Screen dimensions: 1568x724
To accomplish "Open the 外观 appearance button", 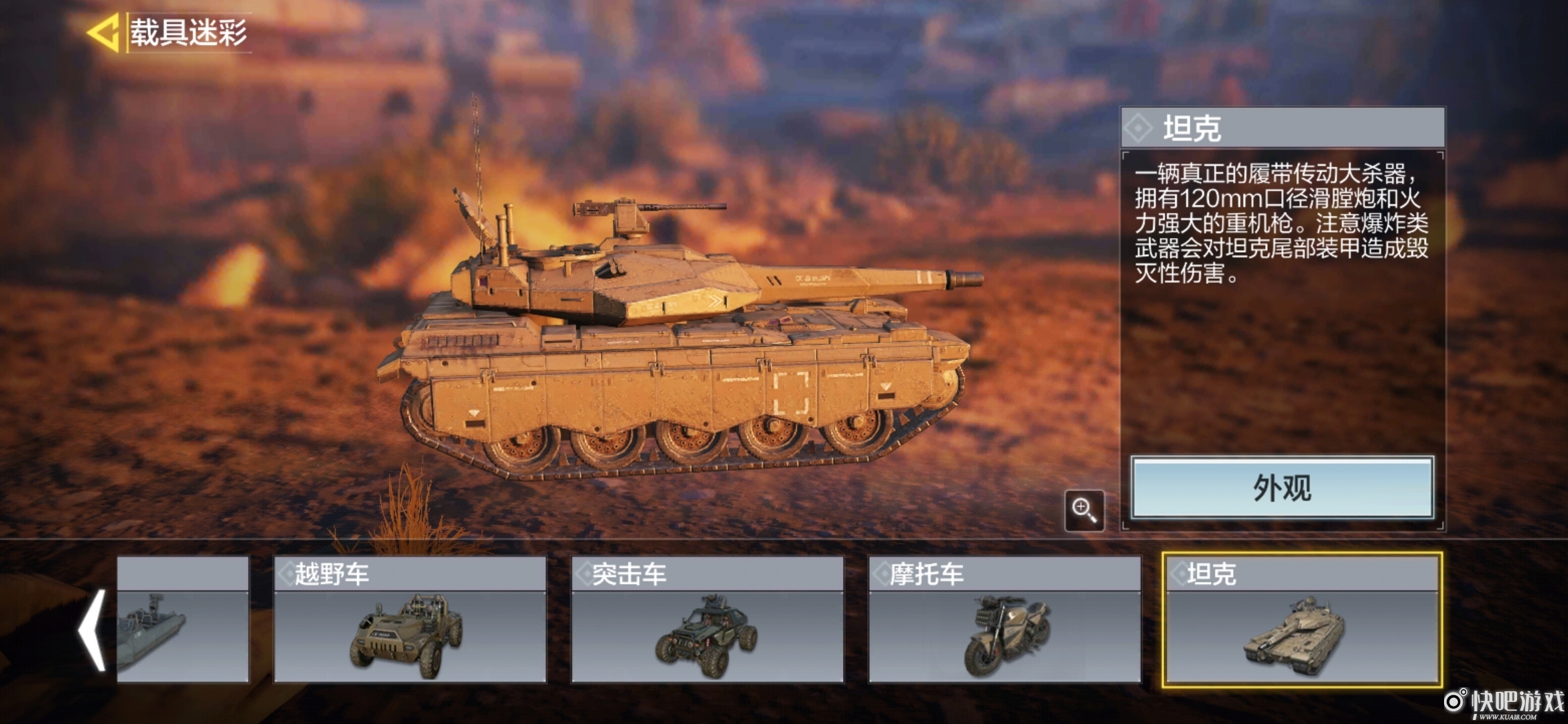I will [x=1282, y=488].
